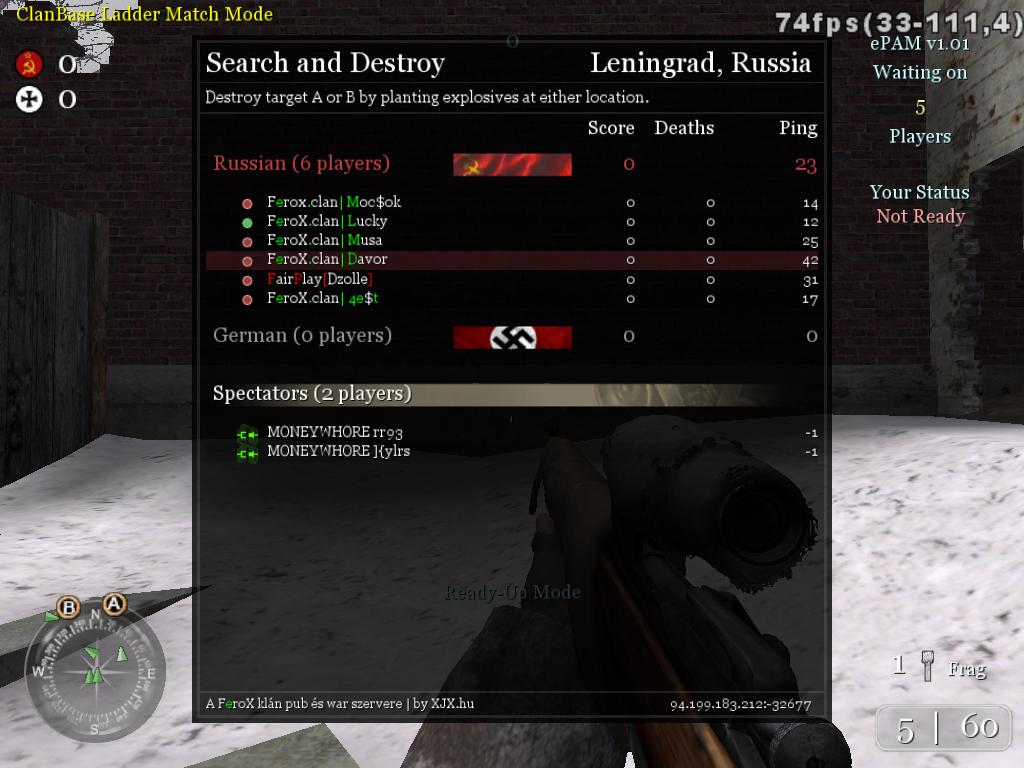Viewport: 1024px width, 768px height.
Task: Pick the FeroX.clan|4e$t player row
Action: [322, 298]
